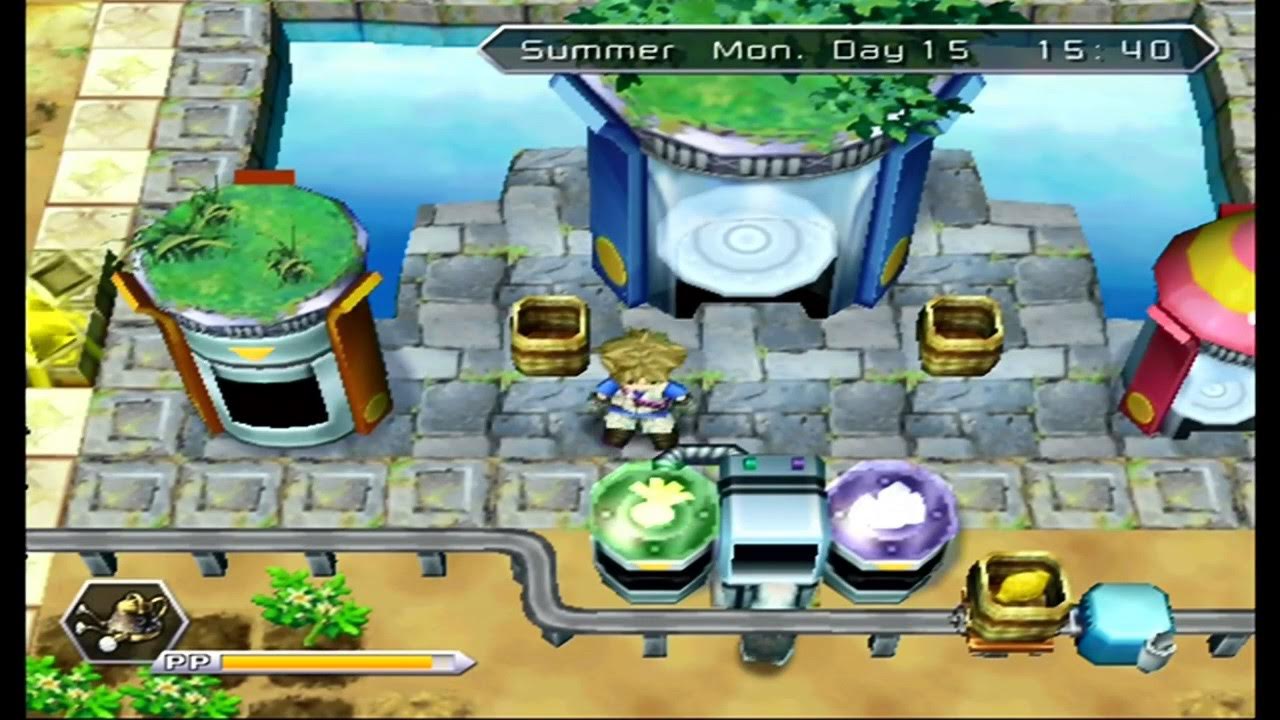
Task: Click the blond-haired player character
Action: (640, 395)
